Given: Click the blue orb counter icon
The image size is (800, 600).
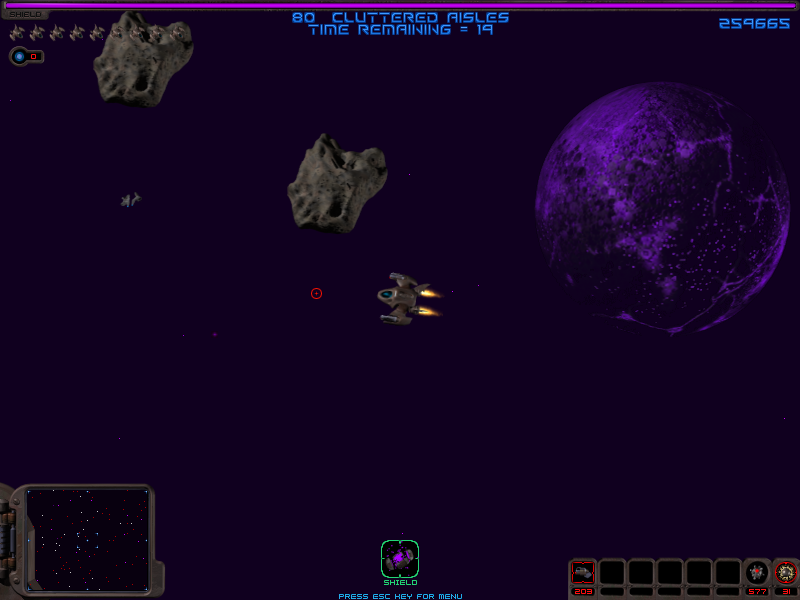Looking at the screenshot, I should pyautogui.click(x=20, y=56).
